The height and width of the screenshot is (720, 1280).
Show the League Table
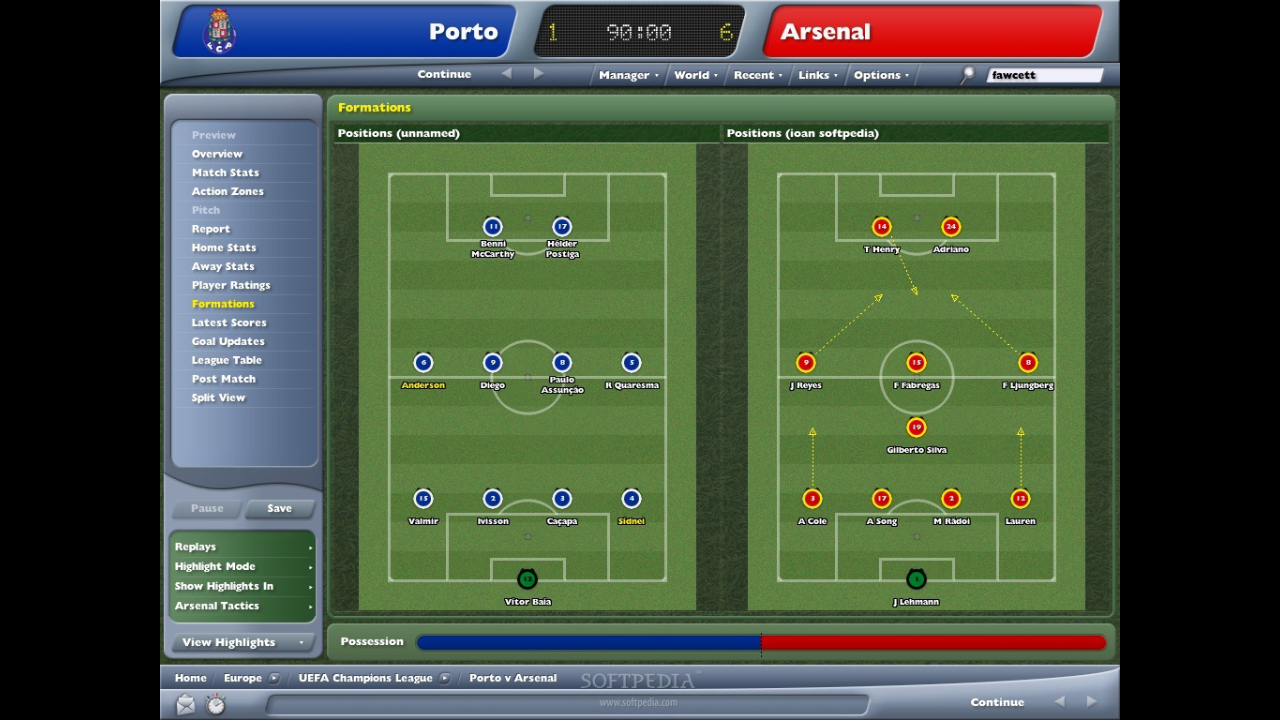pos(227,360)
